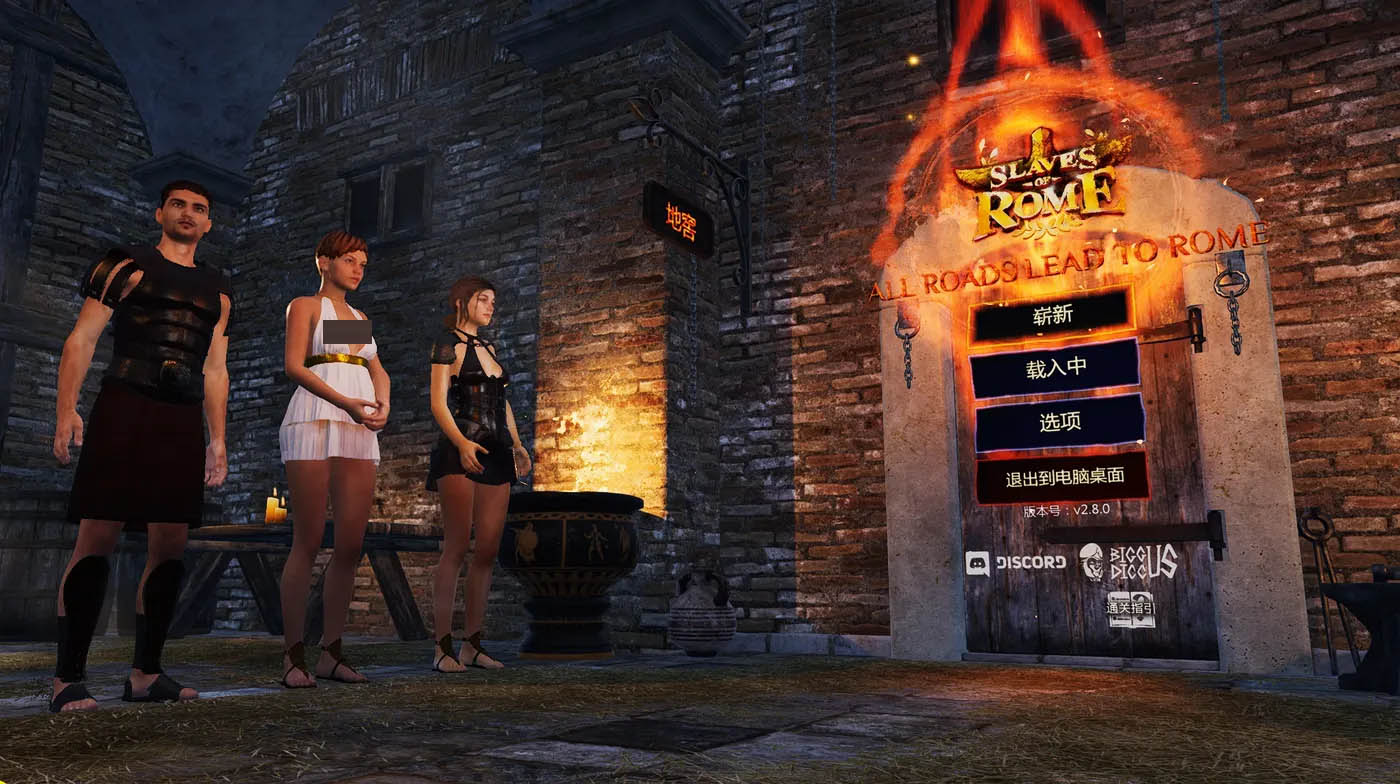Choose 退出到电脑桌面 to quit to desktop
Screen dimensions: 1400x784
tap(1061, 478)
